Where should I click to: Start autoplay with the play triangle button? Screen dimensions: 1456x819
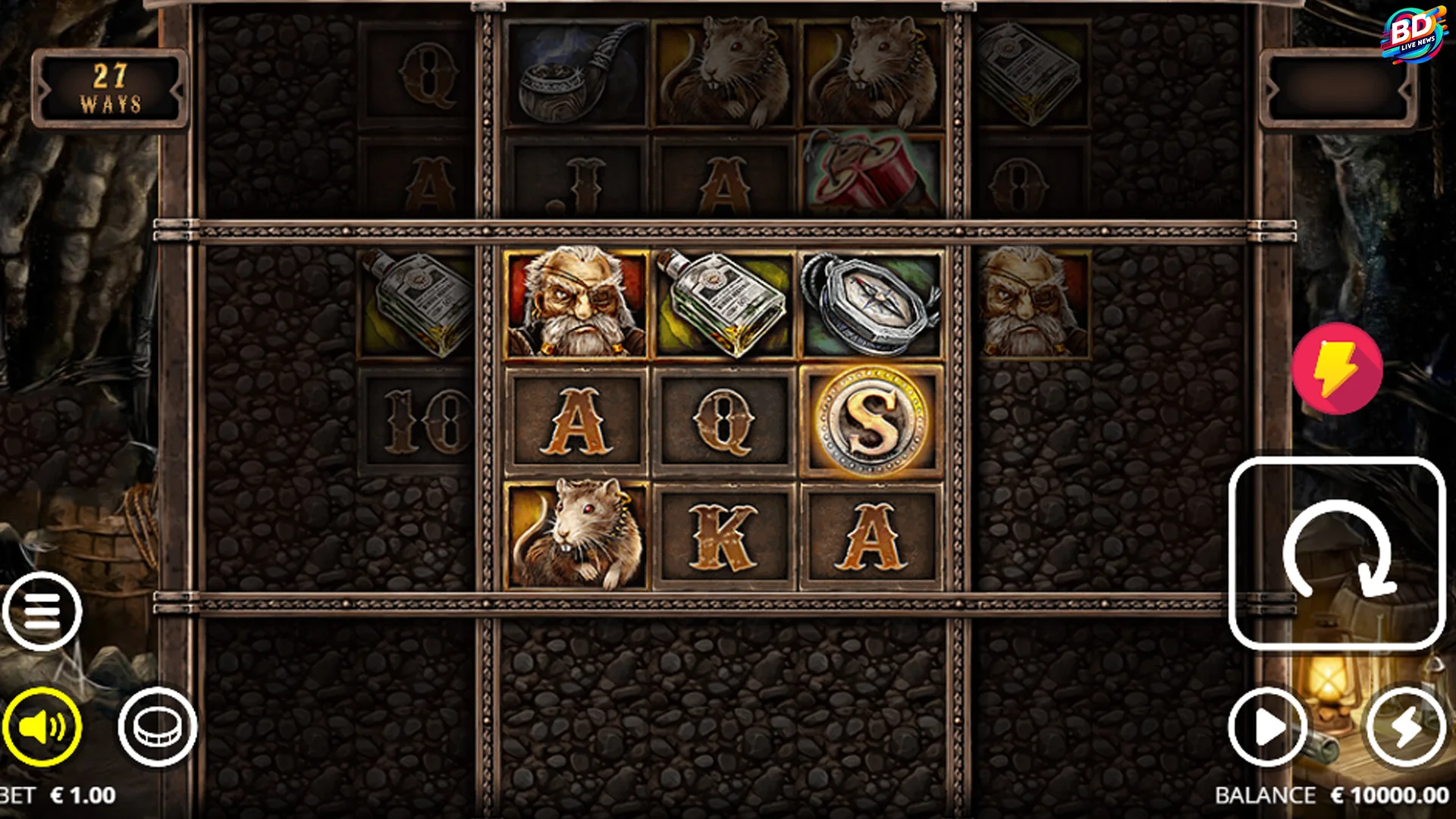pos(1267,727)
